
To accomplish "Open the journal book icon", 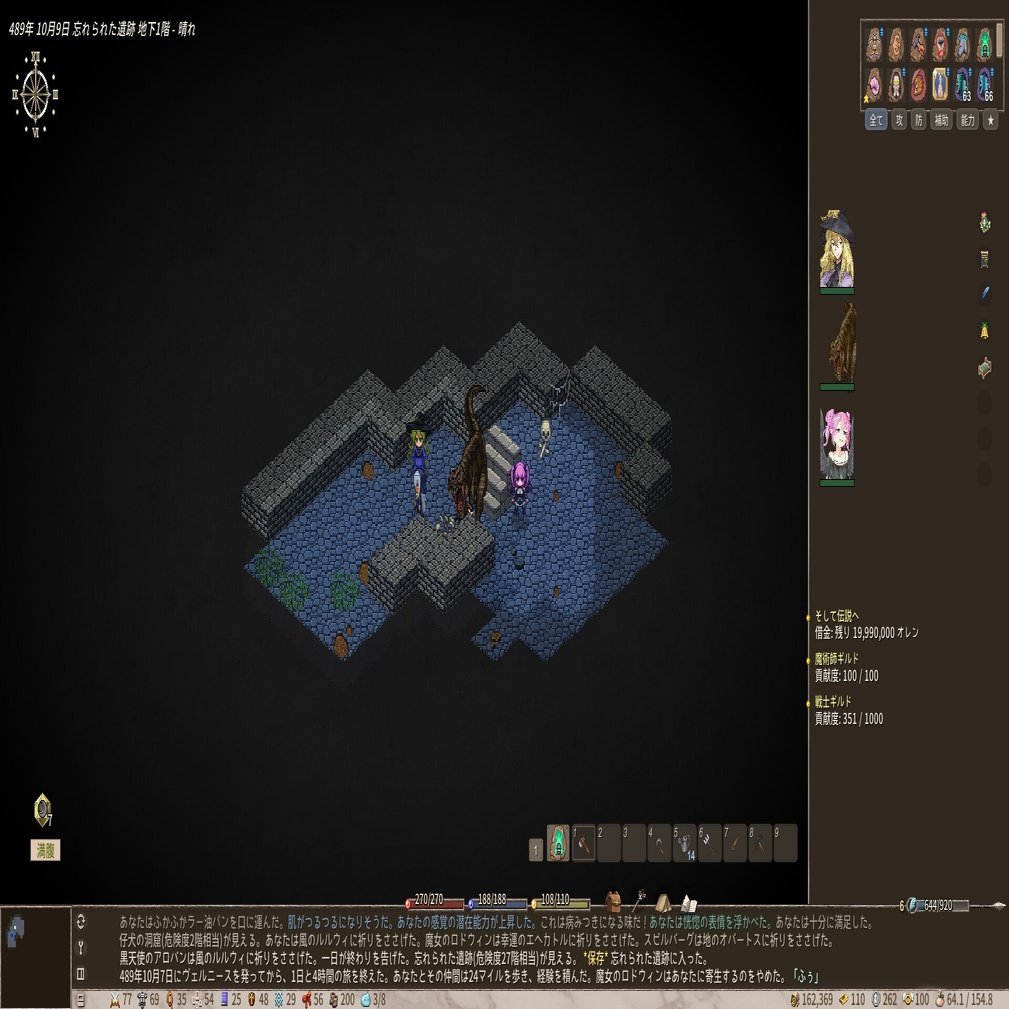I will pyautogui.click(x=688, y=903).
